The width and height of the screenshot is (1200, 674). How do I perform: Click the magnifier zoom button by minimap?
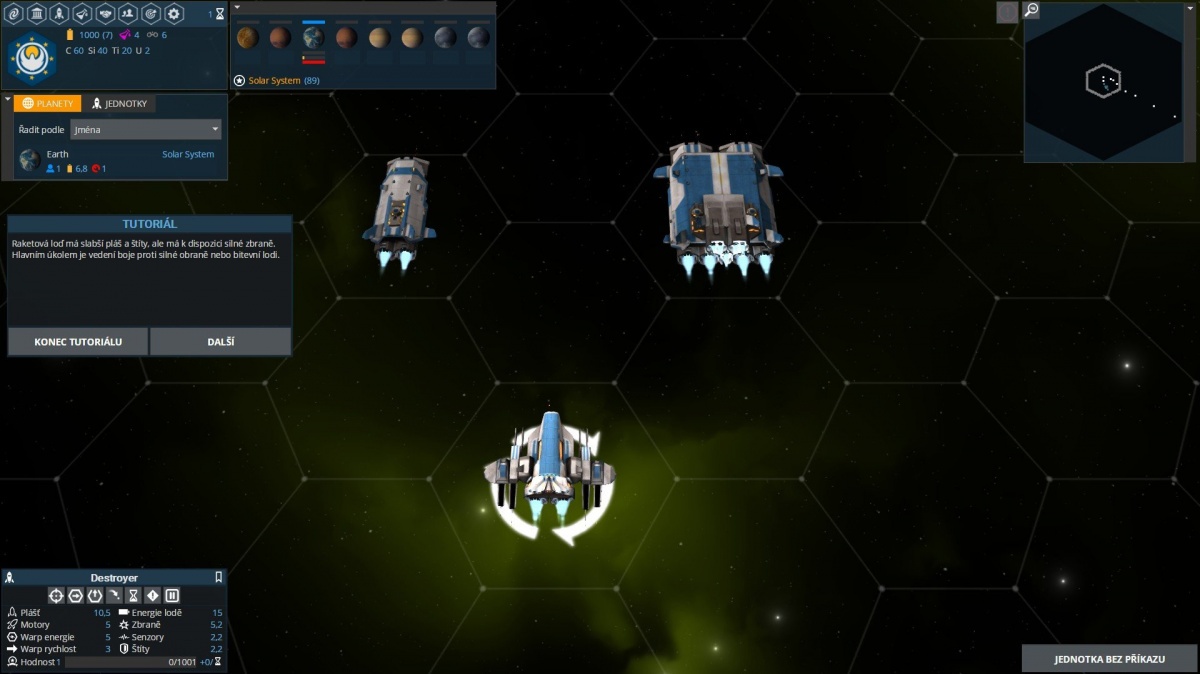point(1032,11)
